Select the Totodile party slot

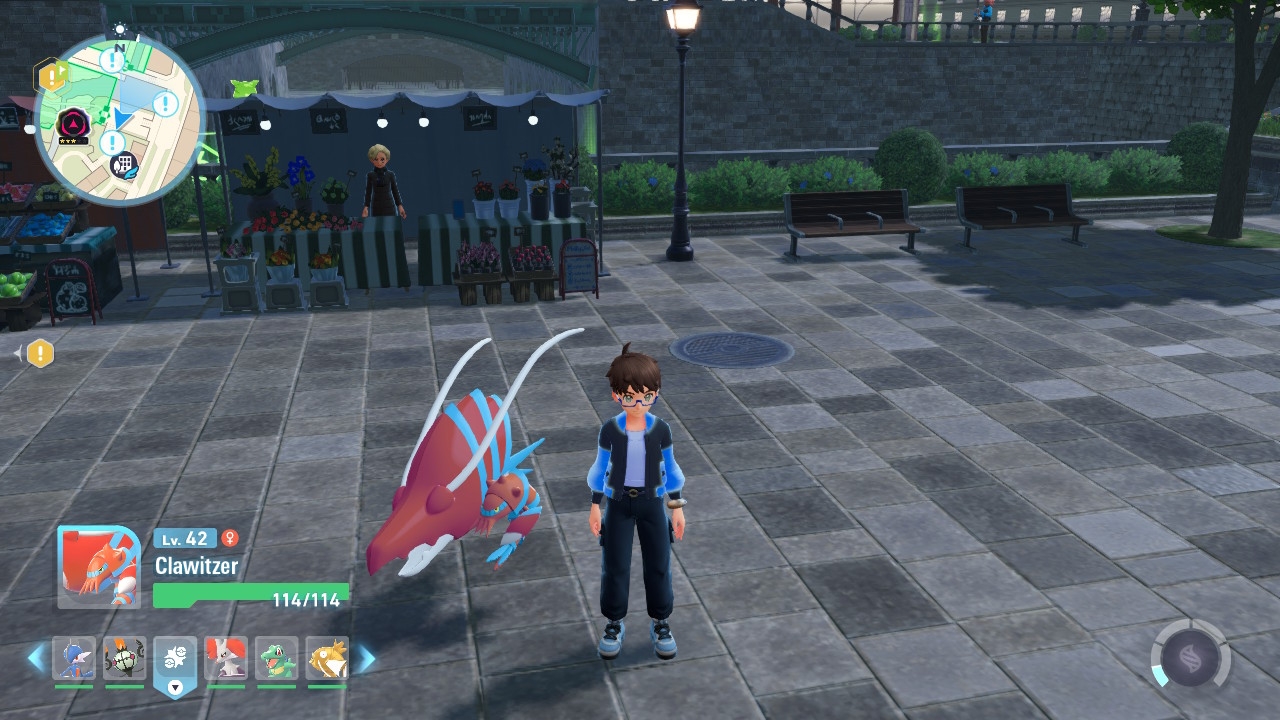[276, 658]
